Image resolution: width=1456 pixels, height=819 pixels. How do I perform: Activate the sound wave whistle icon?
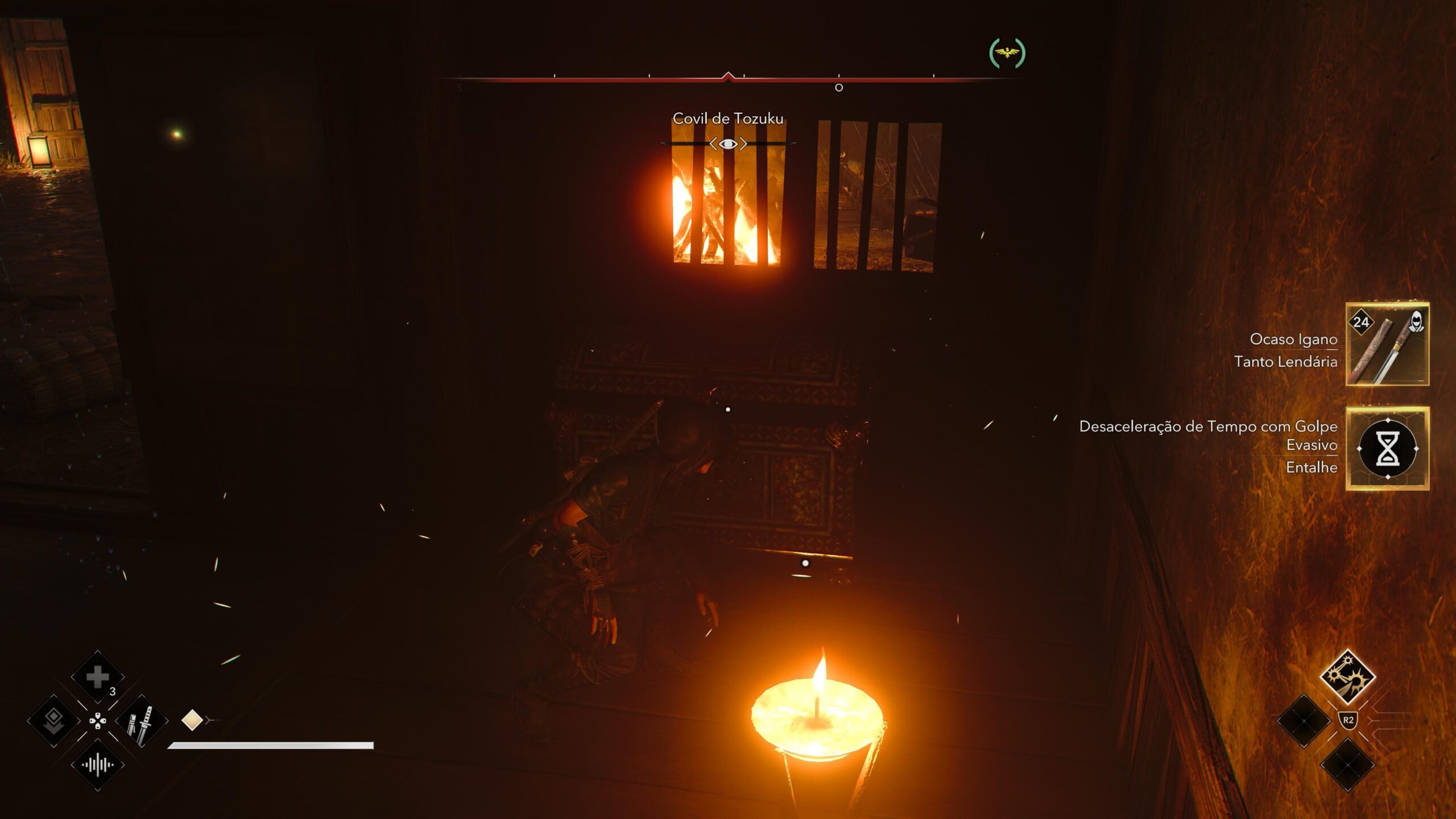[97, 765]
